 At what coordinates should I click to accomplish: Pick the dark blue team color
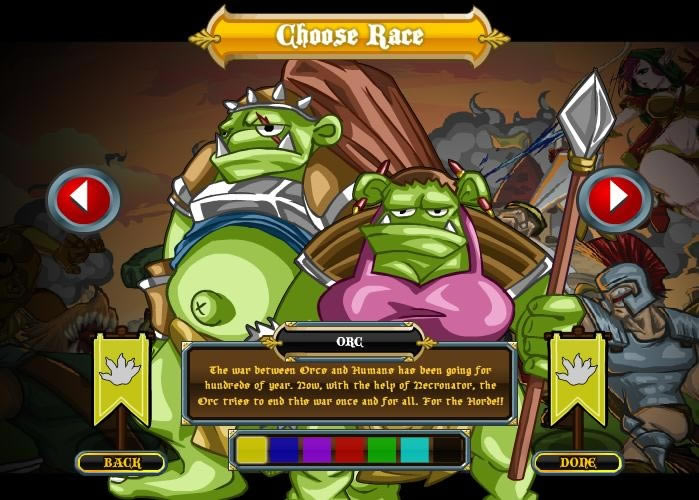[285, 450]
